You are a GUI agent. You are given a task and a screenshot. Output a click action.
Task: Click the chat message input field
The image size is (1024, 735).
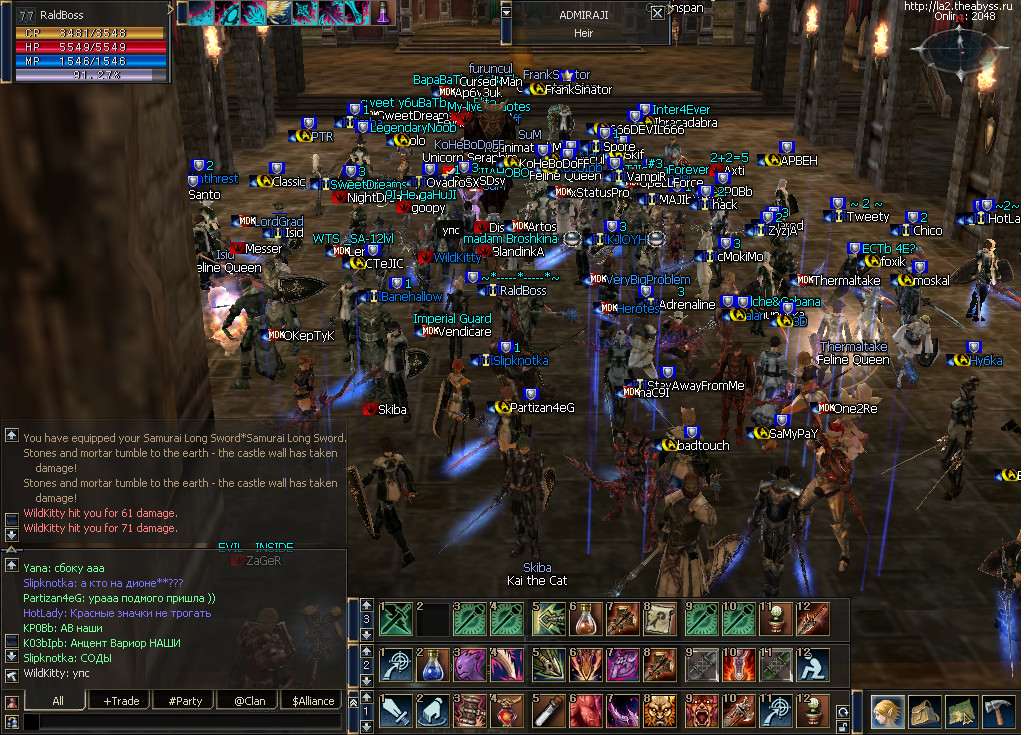click(180, 721)
